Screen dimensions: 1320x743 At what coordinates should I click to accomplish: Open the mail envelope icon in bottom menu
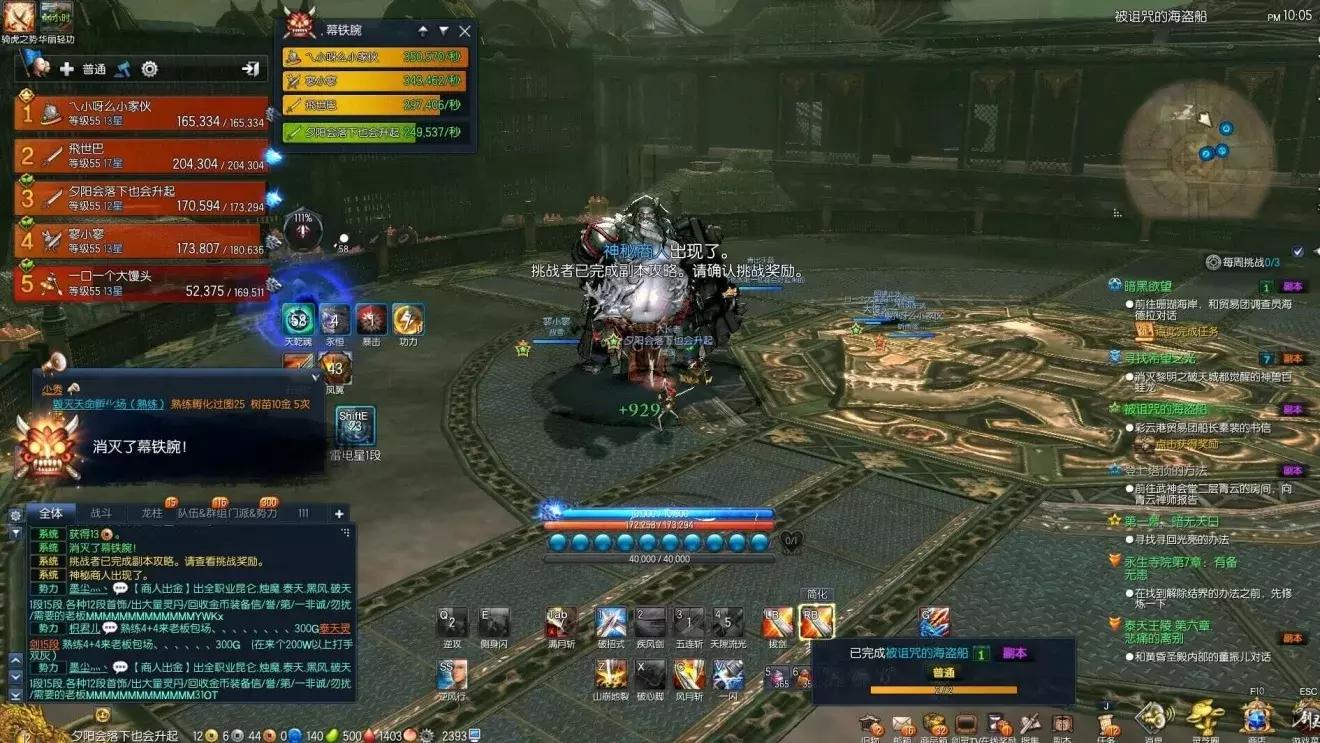902,724
